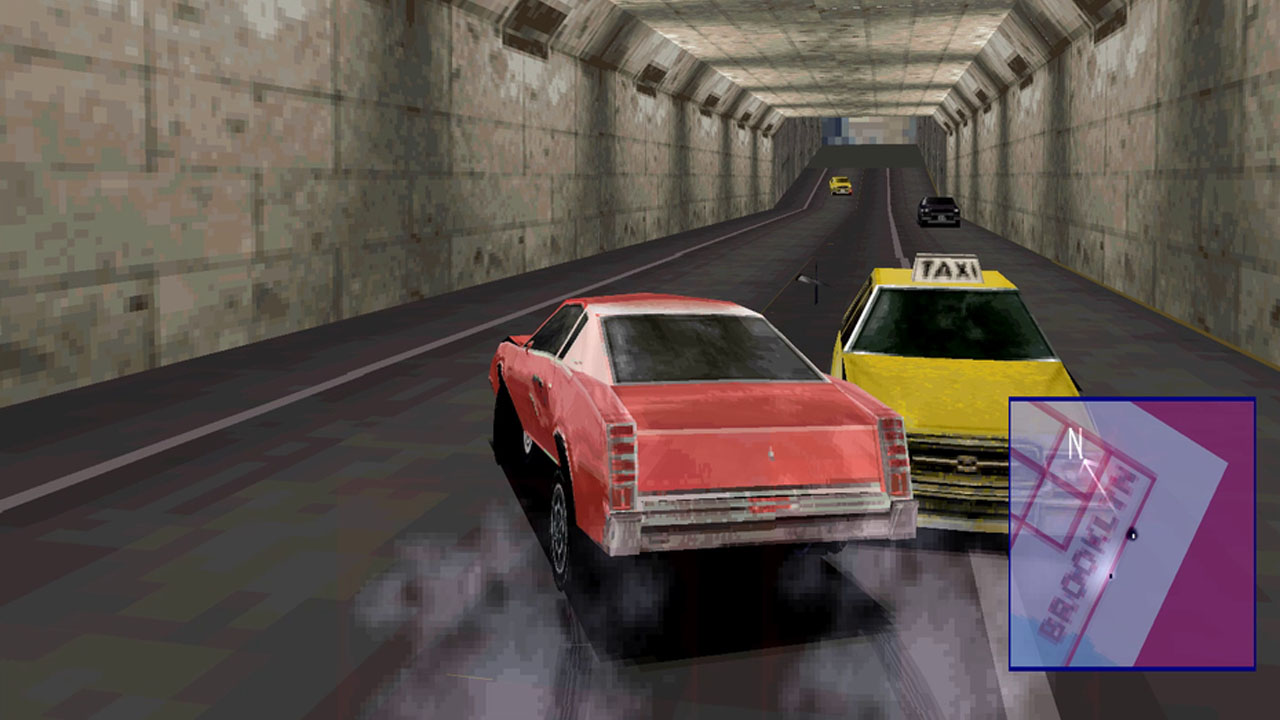Click the compass N indicator on minimap
Screen dimensions: 1280x720
(x=1074, y=442)
